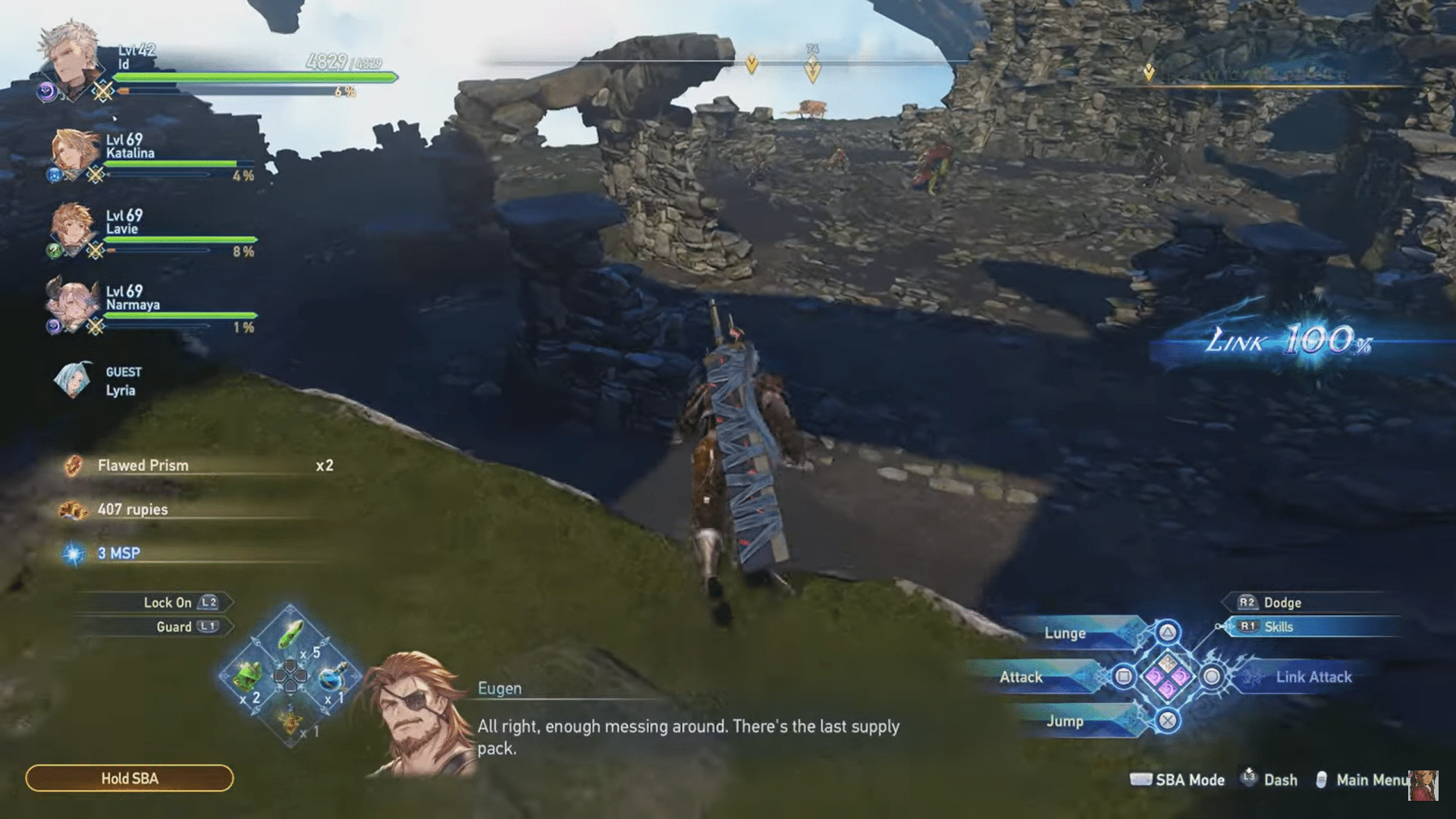
Task: Click Lavie's green skill icon
Action: point(52,251)
